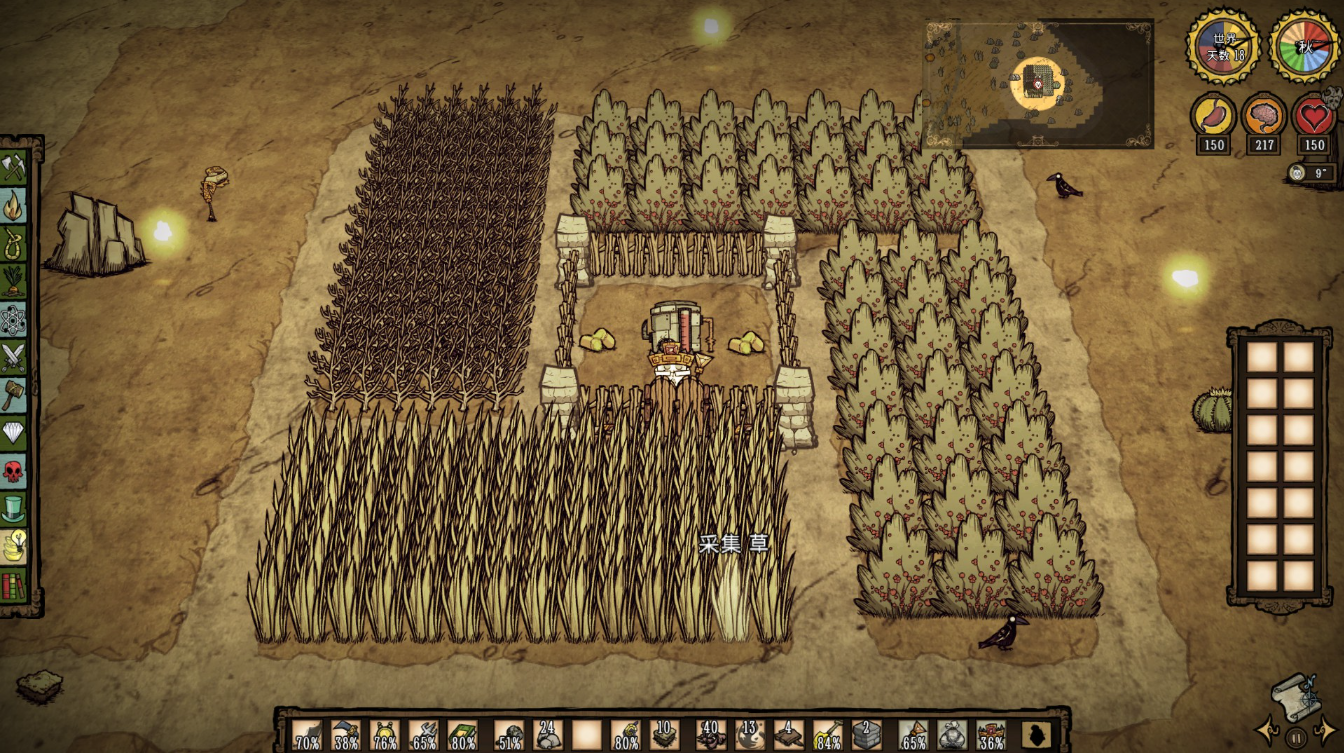Select the cut stone stack of 2
1344x753 pixels.
[x=866, y=735]
